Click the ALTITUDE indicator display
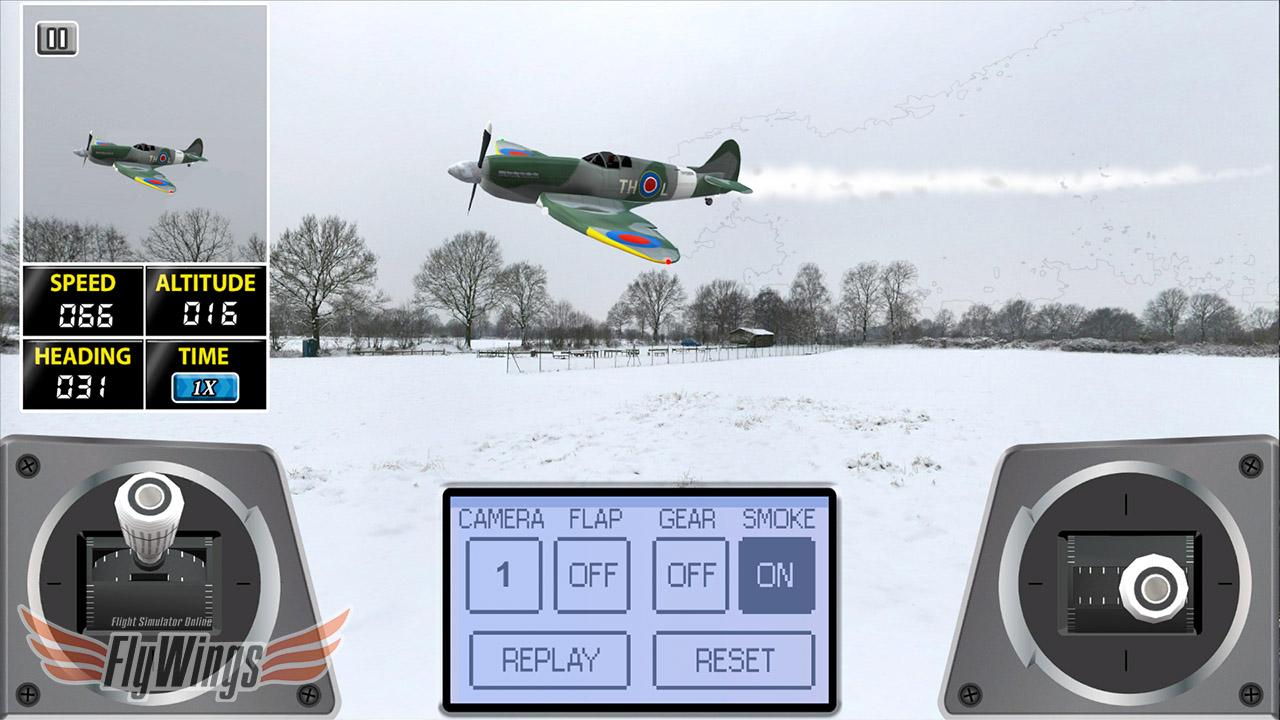Screen dimensions: 1280x720 [x=205, y=302]
